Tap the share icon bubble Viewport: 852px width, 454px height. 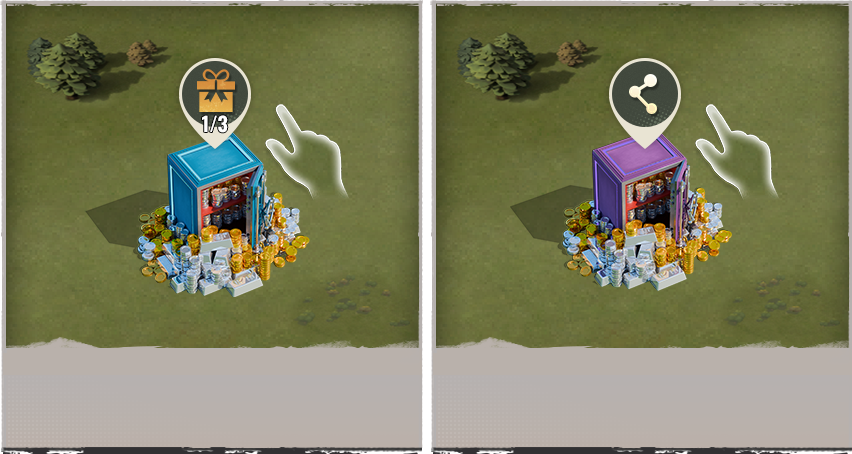pos(645,97)
